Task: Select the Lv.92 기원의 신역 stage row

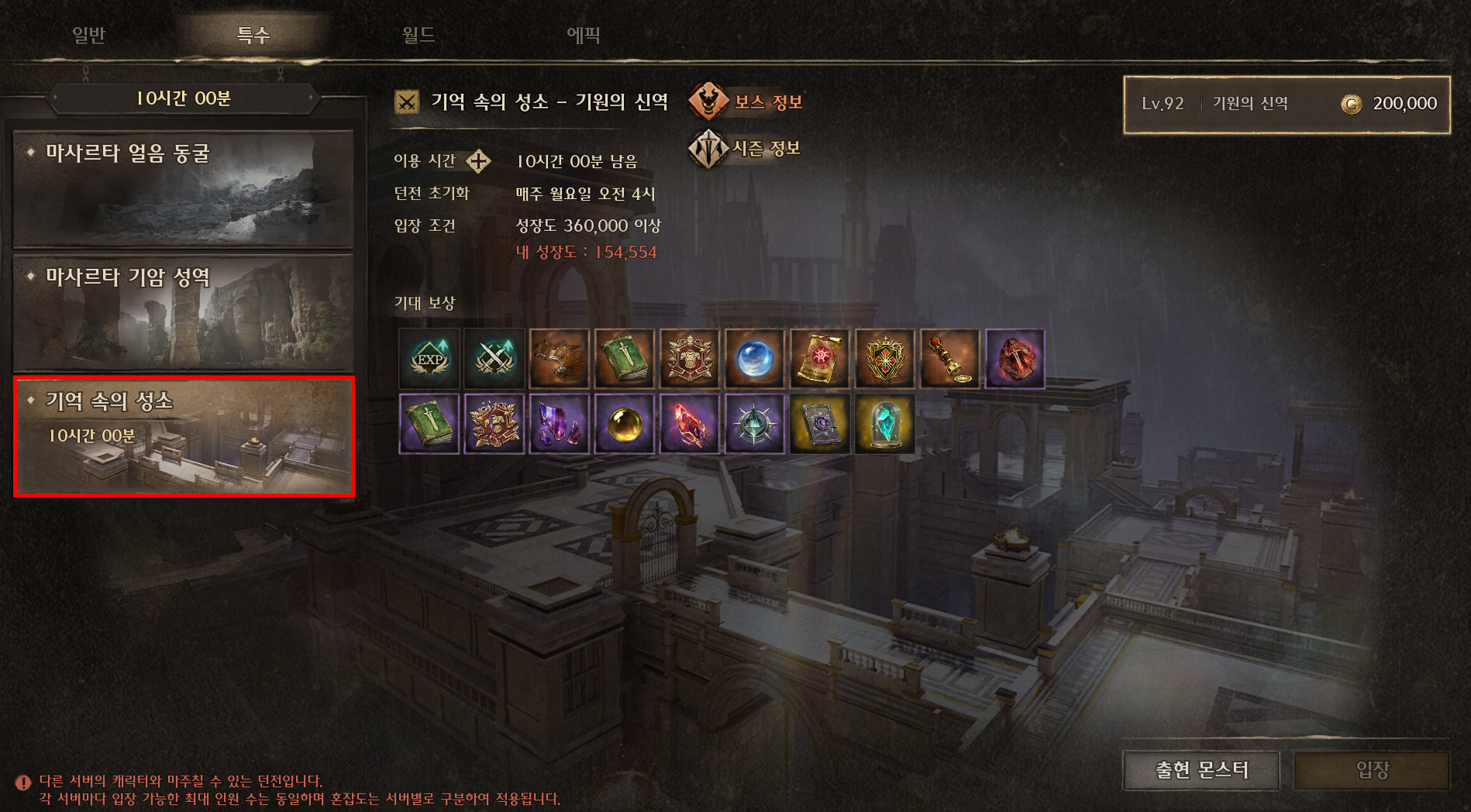Action: [1287, 105]
